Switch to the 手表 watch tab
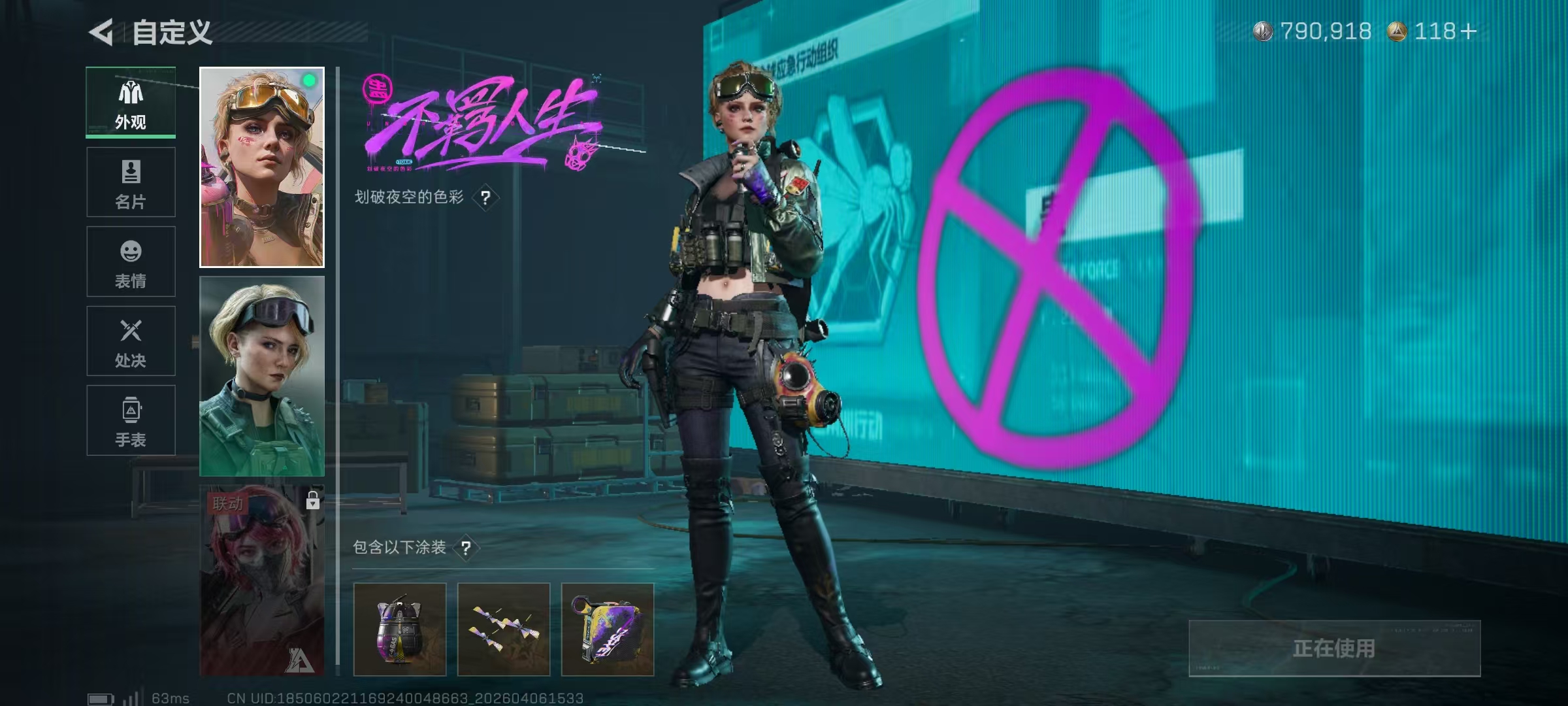The width and height of the screenshot is (1568, 706). click(131, 421)
